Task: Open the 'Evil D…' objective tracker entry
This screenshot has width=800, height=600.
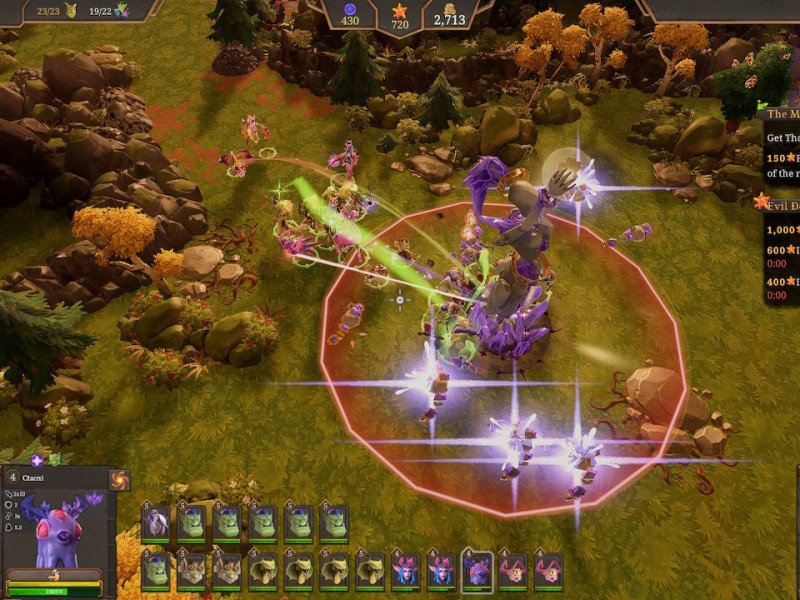Action: coord(780,201)
